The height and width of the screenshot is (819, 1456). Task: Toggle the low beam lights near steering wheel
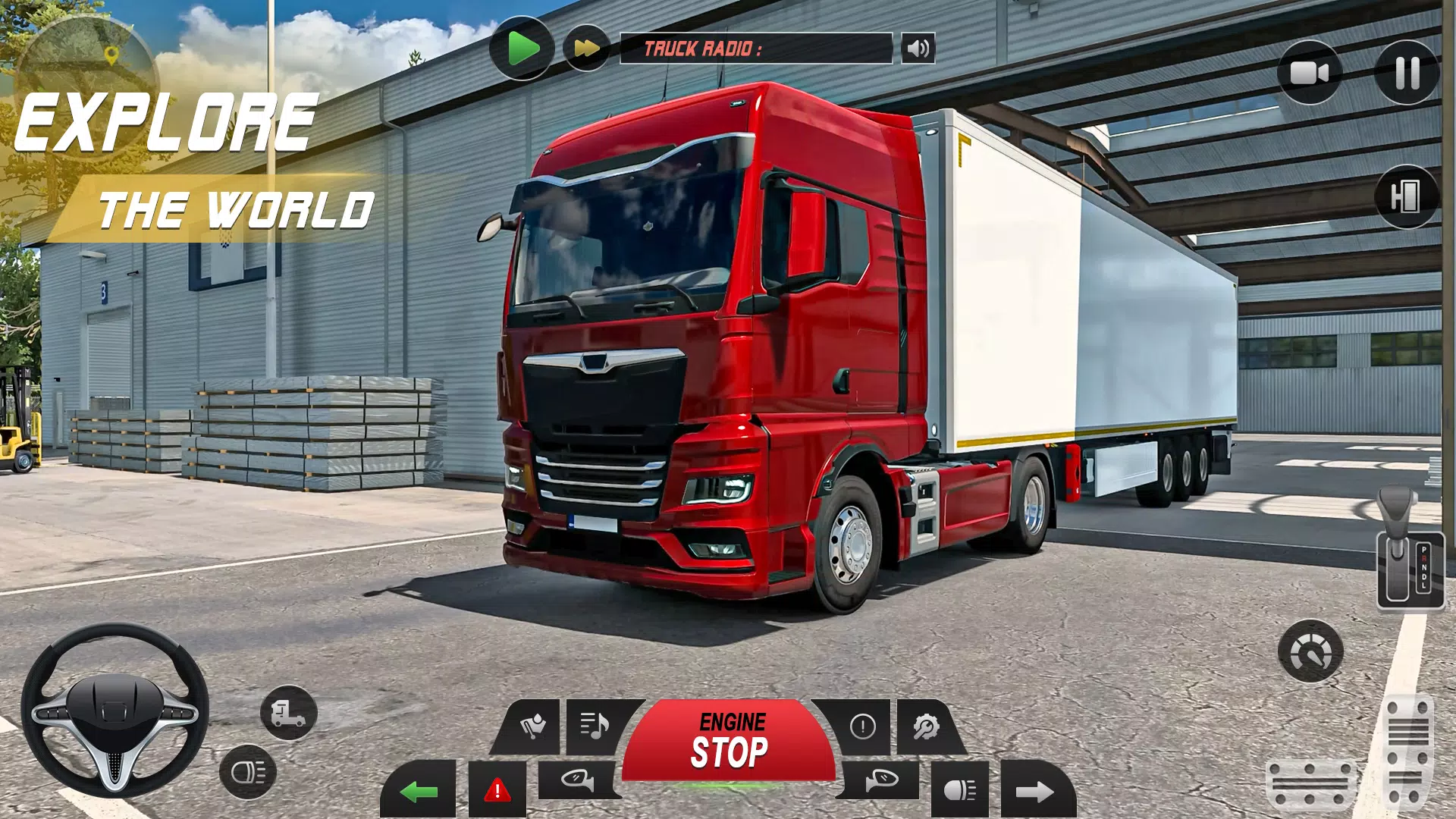(x=247, y=771)
